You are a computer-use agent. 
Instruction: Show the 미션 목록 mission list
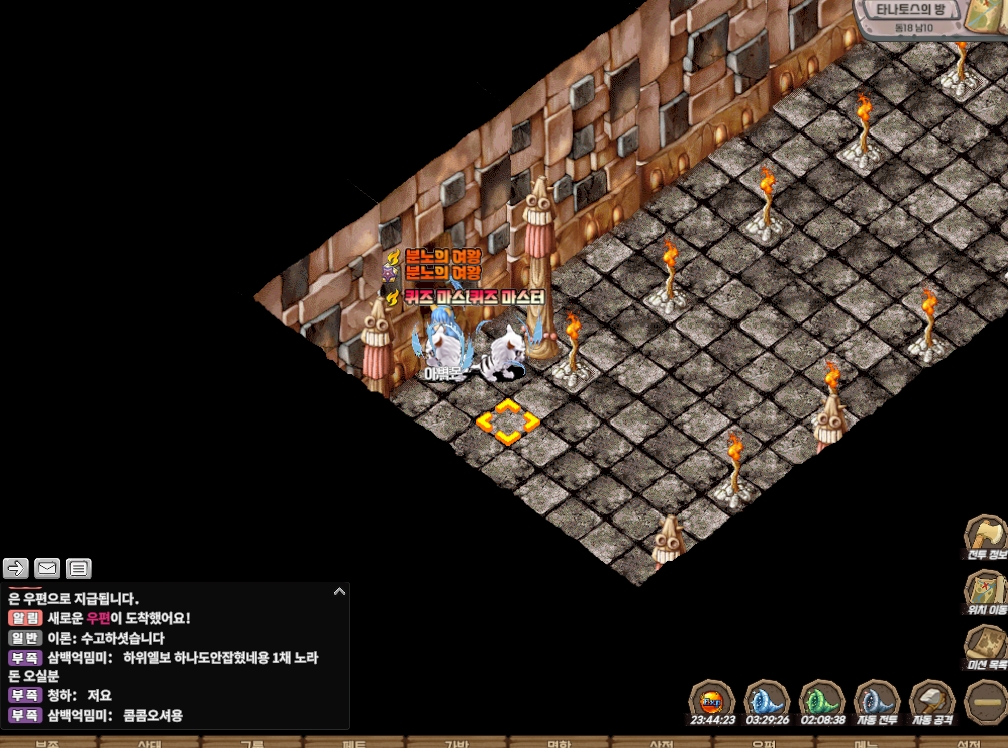click(x=986, y=647)
